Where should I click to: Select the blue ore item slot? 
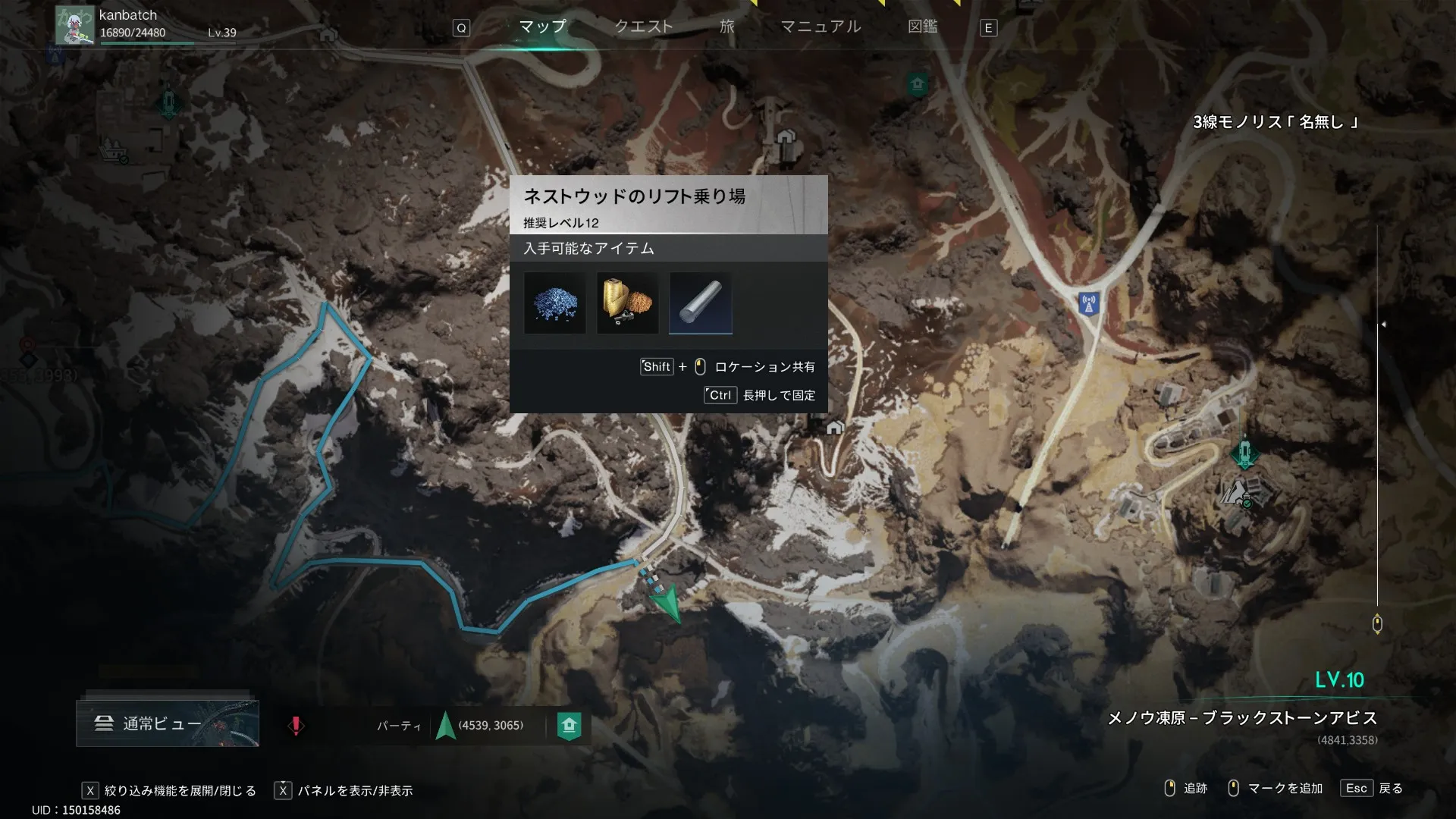pyautogui.click(x=555, y=303)
